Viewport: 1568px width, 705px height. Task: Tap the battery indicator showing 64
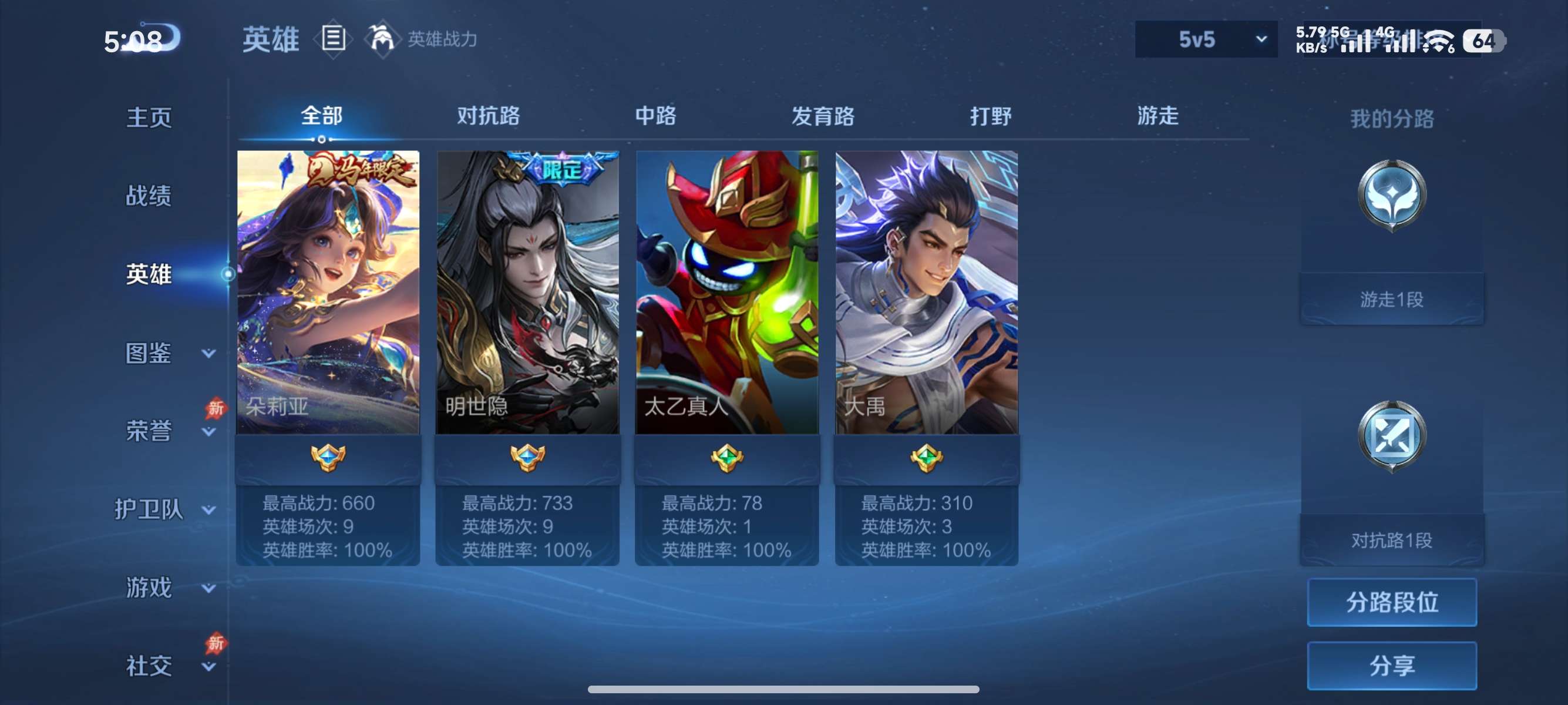click(x=1485, y=41)
